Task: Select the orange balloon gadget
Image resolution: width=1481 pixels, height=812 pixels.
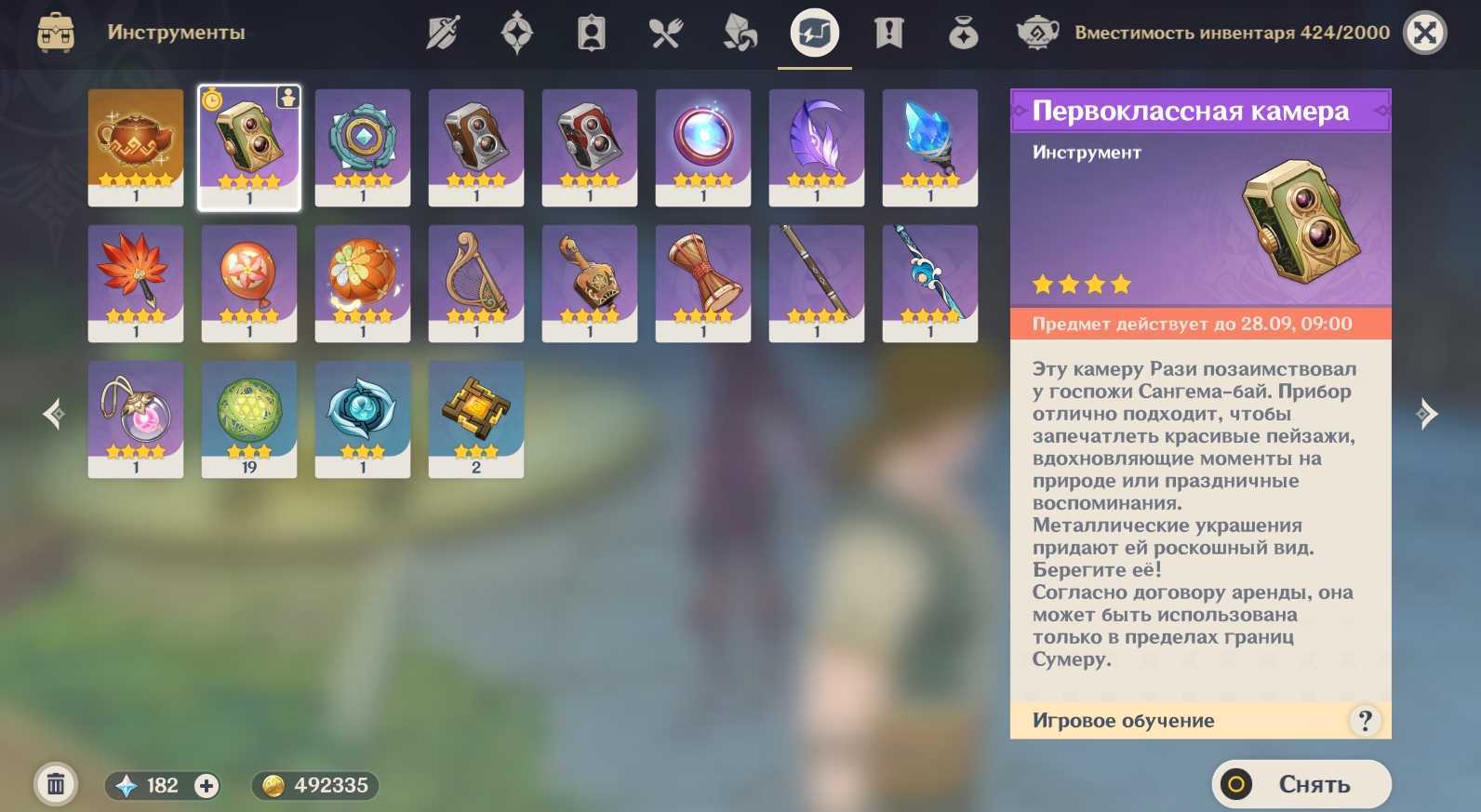Action: 249,283
